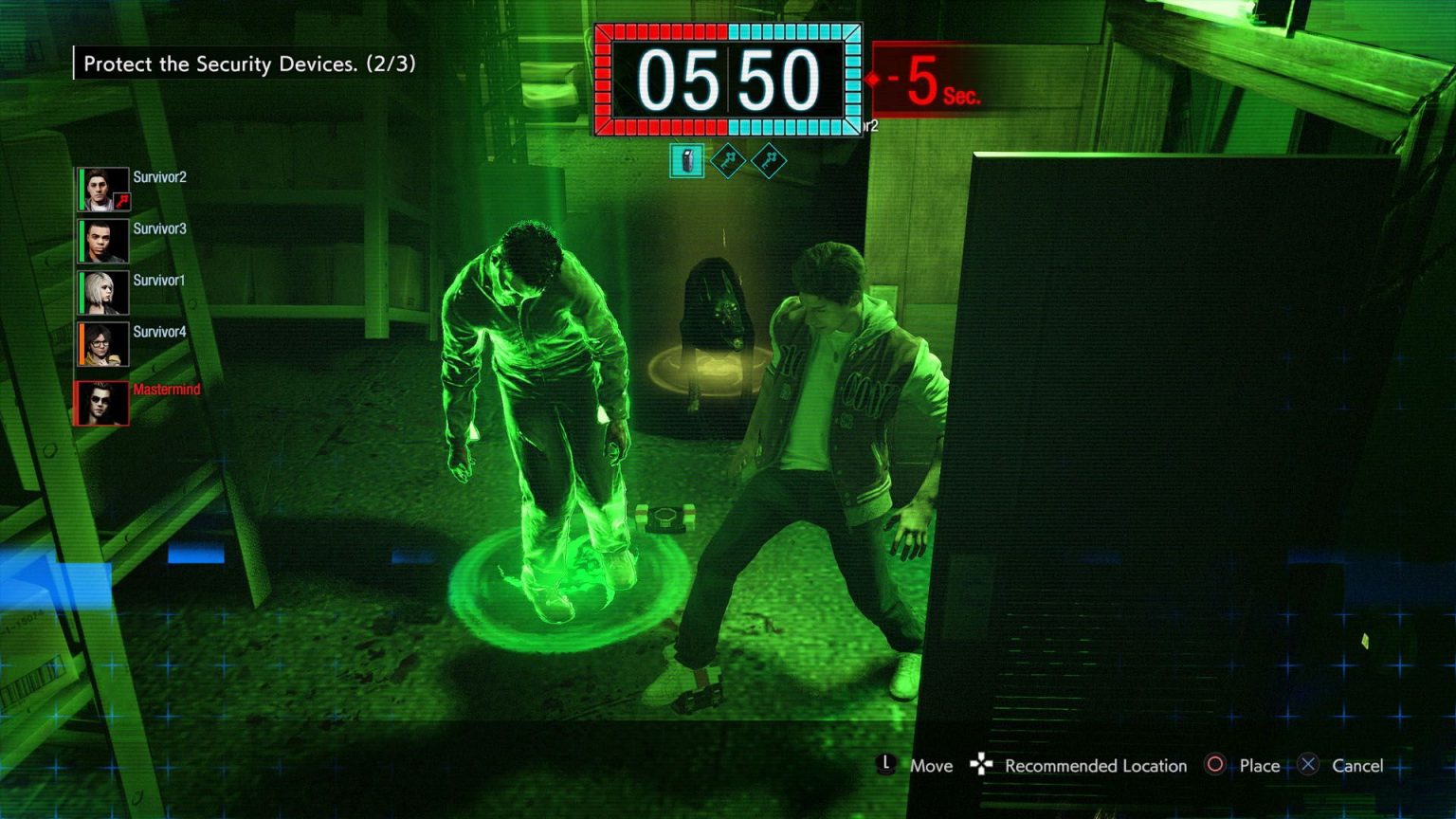Expand the objective banner for details
Screen dimensions: 1456x819
[x=244, y=64]
